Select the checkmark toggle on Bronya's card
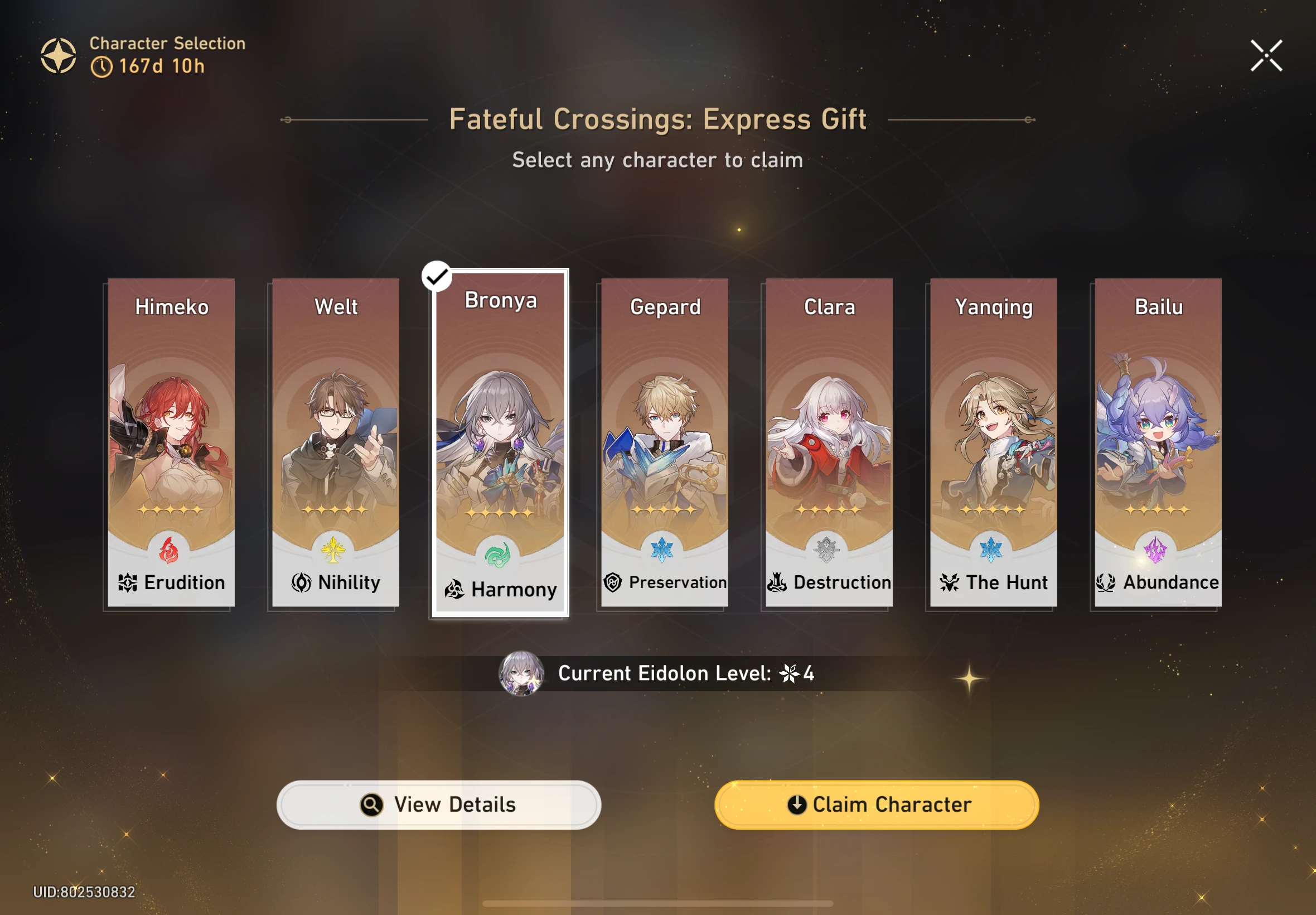The image size is (1316, 915). (x=437, y=276)
